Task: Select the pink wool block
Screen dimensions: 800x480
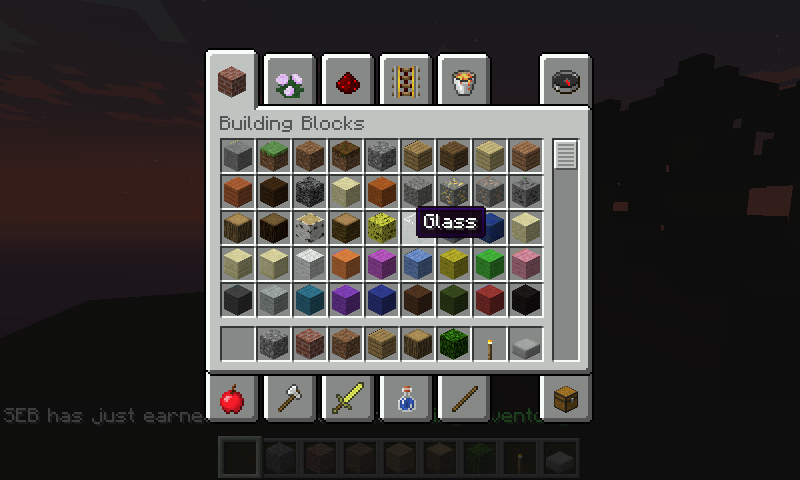Action: (x=525, y=264)
